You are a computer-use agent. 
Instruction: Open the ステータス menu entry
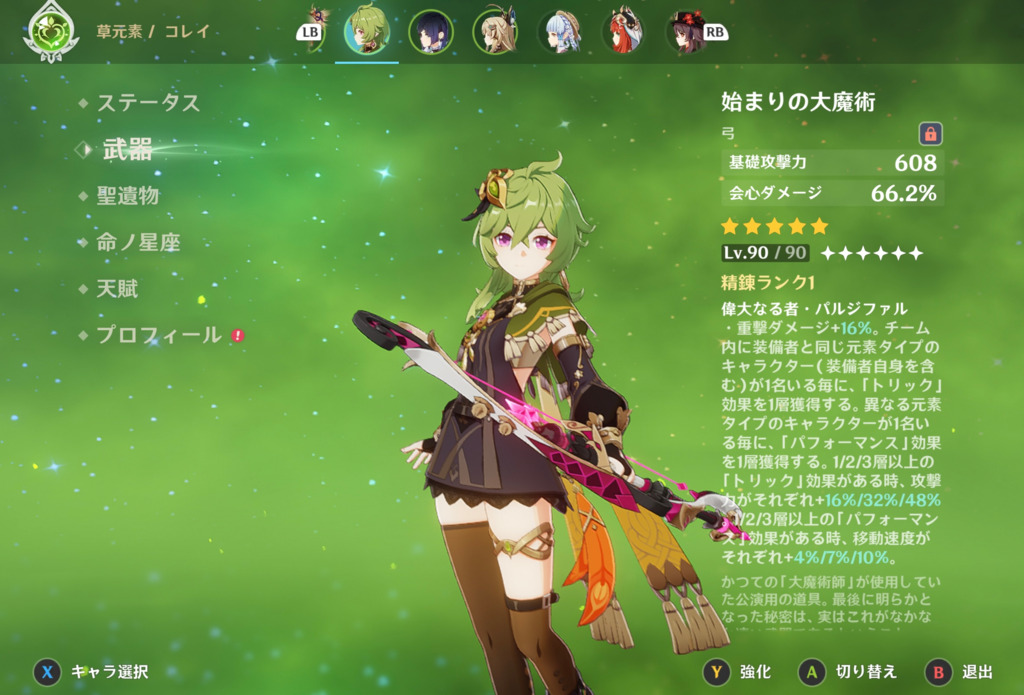click(x=148, y=102)
